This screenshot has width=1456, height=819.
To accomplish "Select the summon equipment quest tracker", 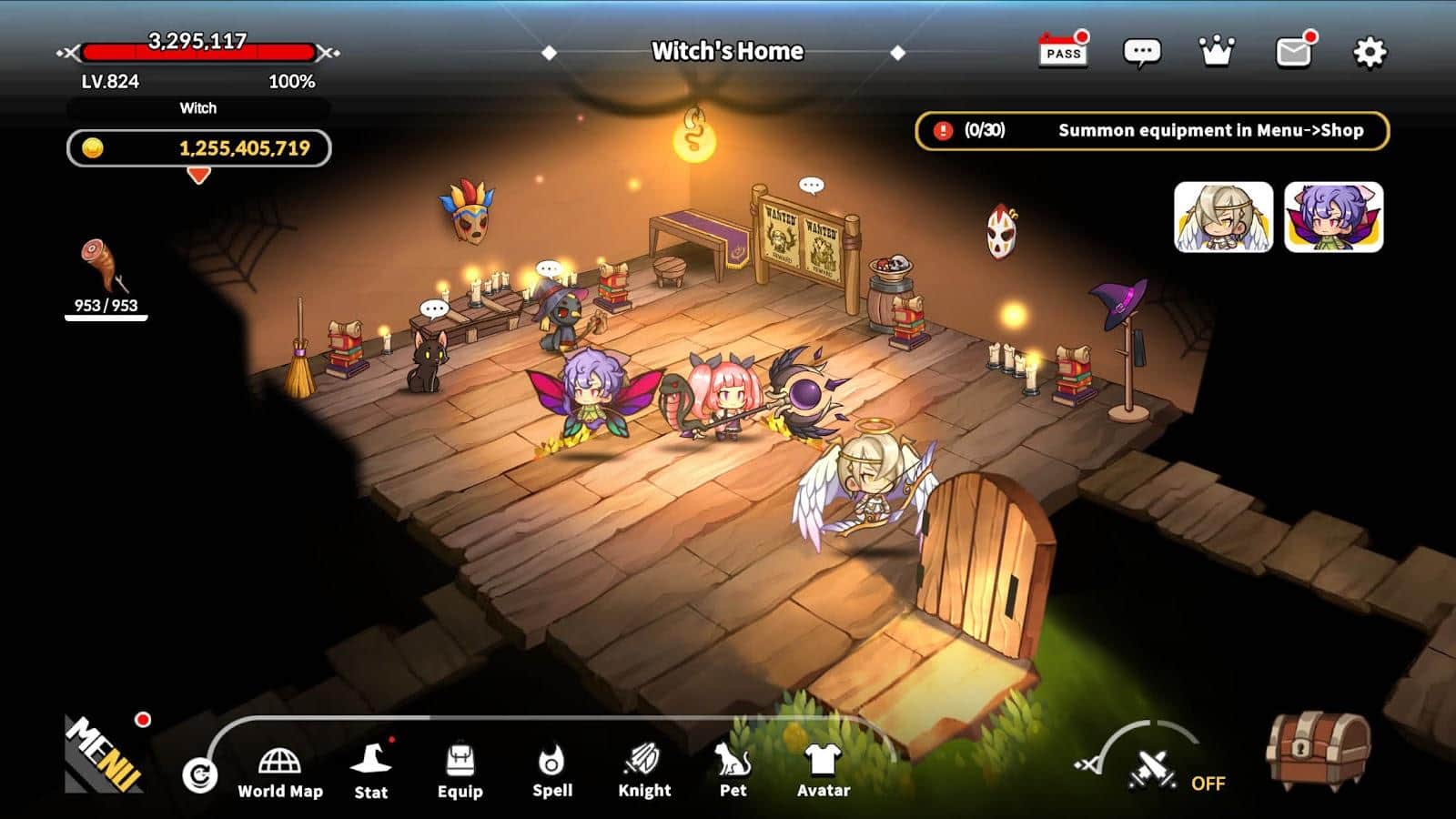I will (1152, 130).
